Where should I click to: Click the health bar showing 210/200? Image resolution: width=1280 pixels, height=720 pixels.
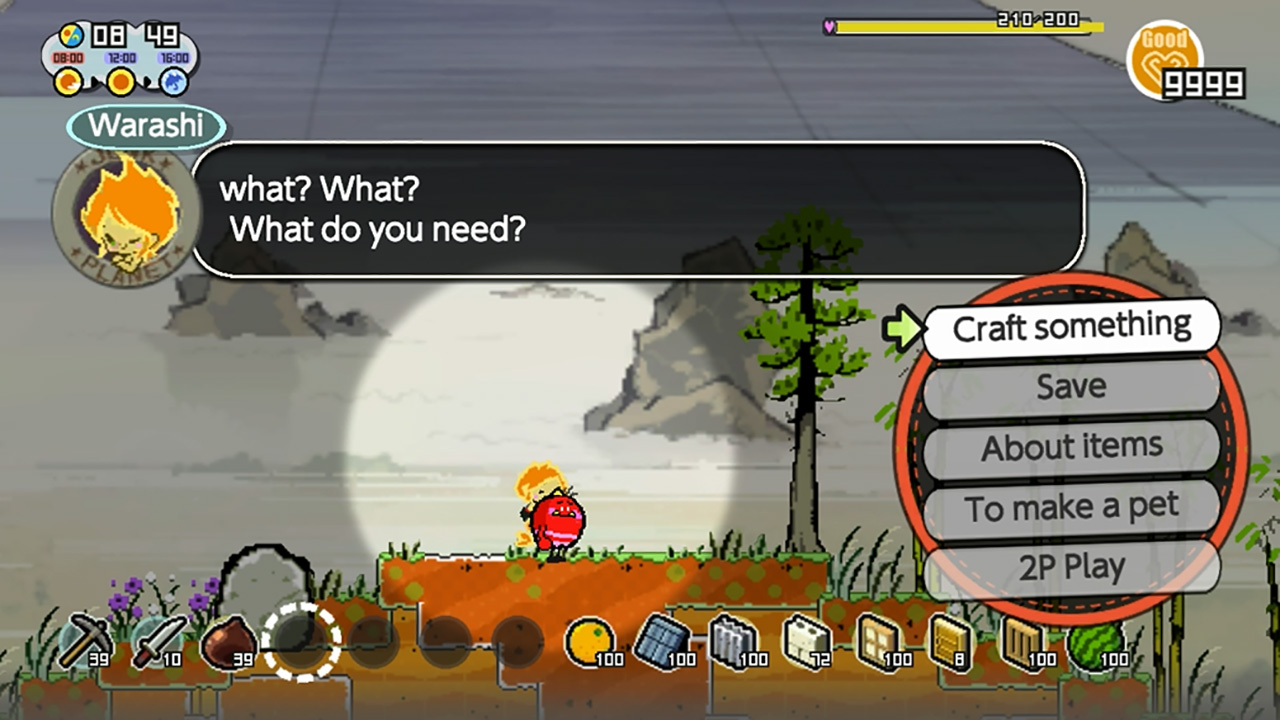1000,26
